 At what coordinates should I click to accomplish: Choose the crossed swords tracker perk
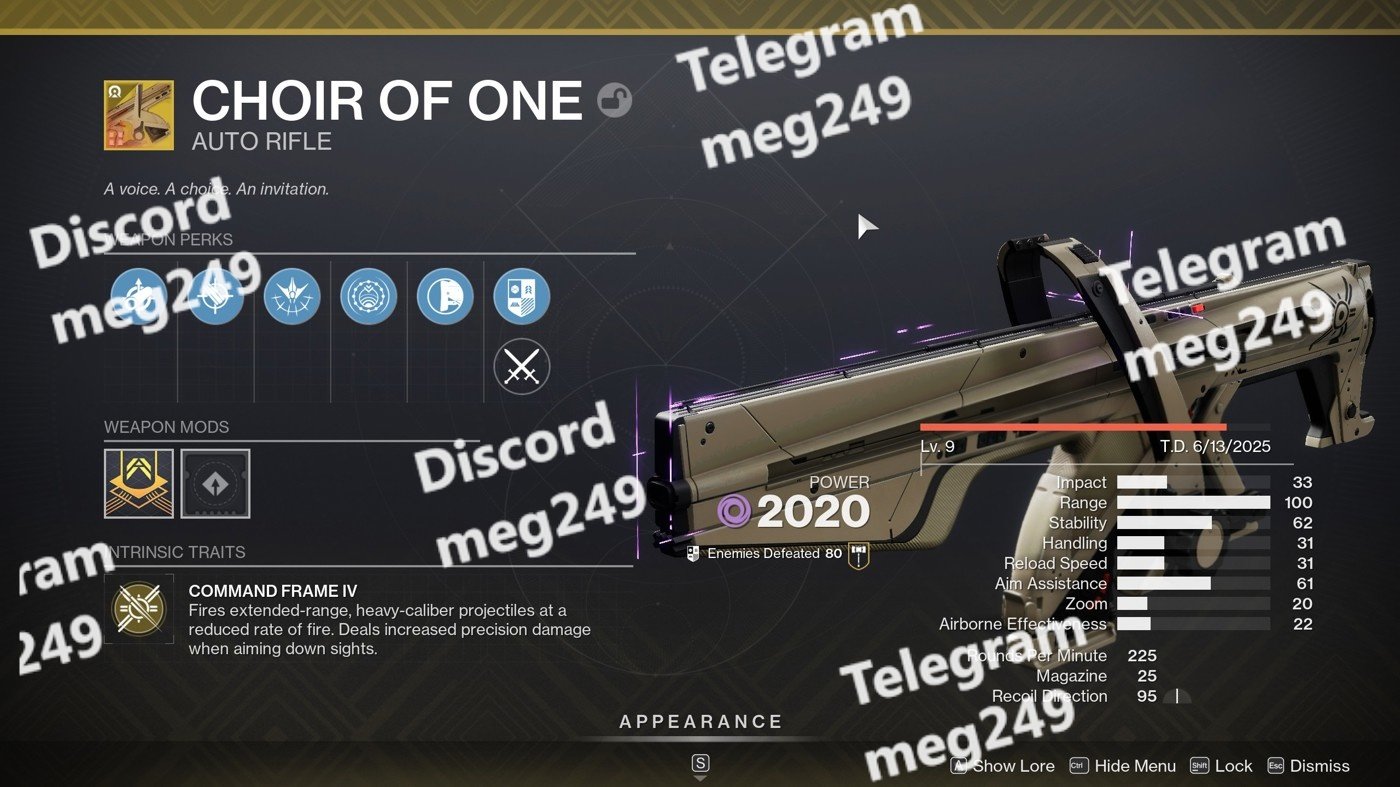(x=521, y=366)
